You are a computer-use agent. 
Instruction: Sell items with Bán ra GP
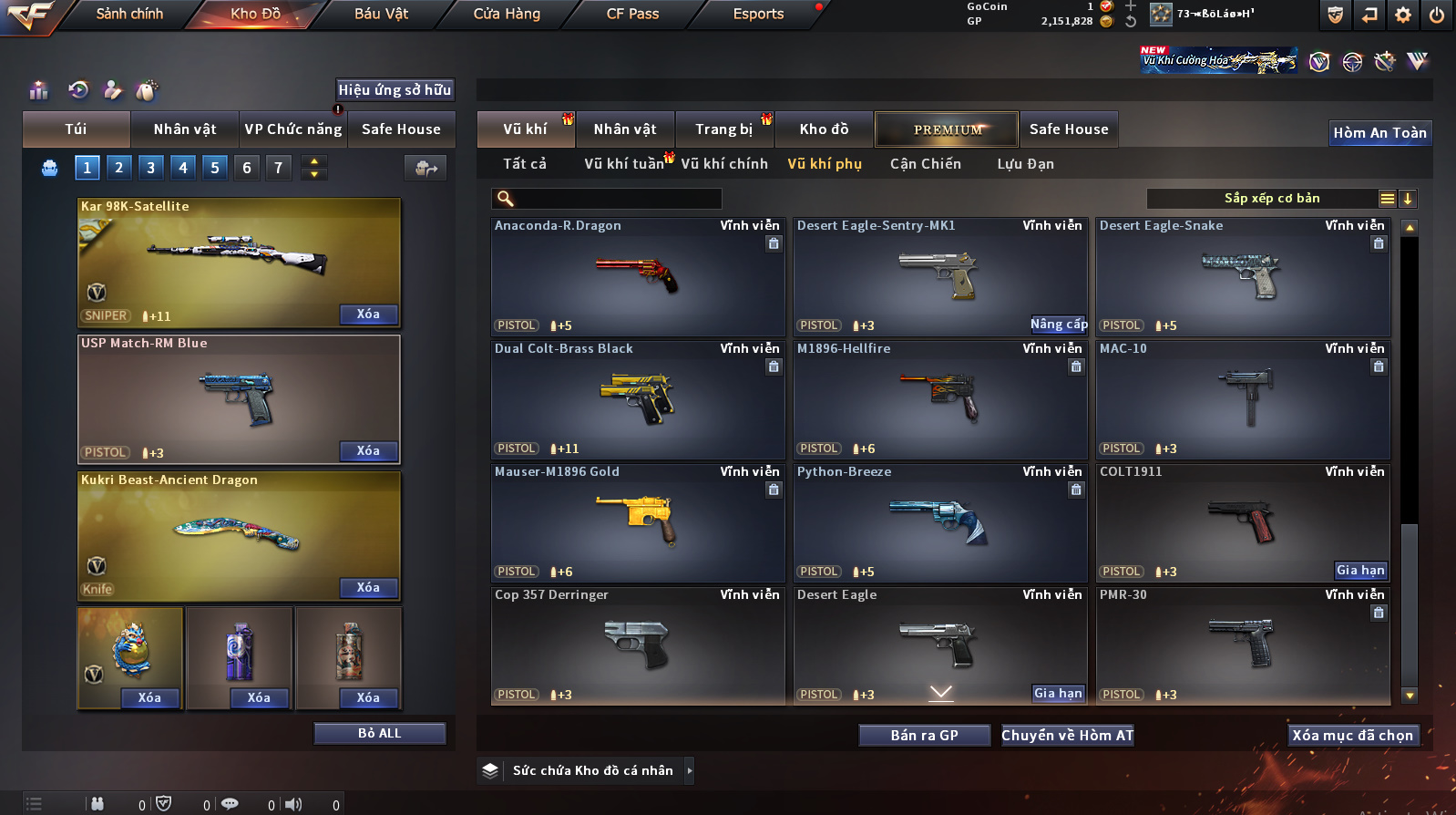click(924, 736)
